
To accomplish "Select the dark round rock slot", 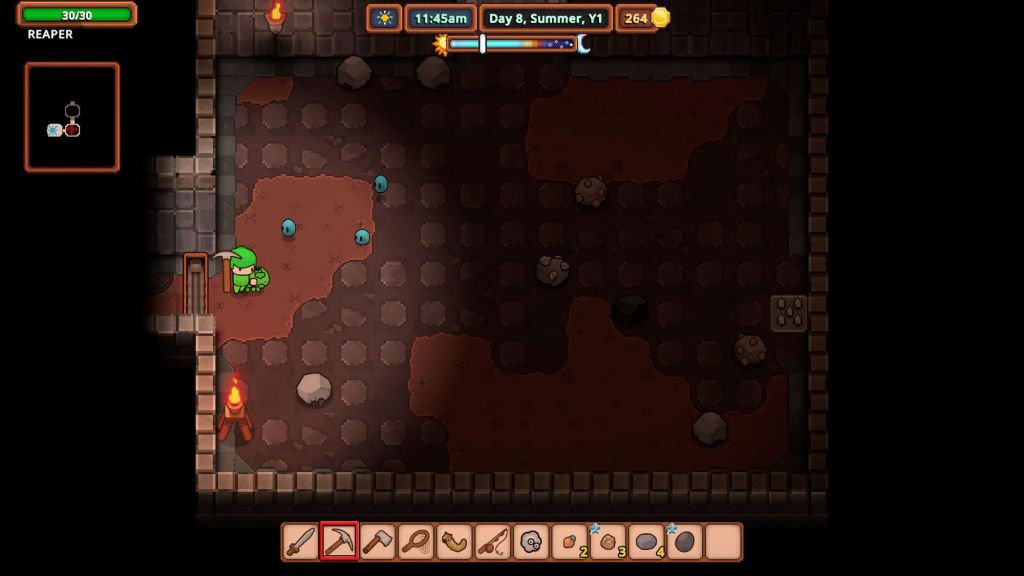I will pos(685,542).
